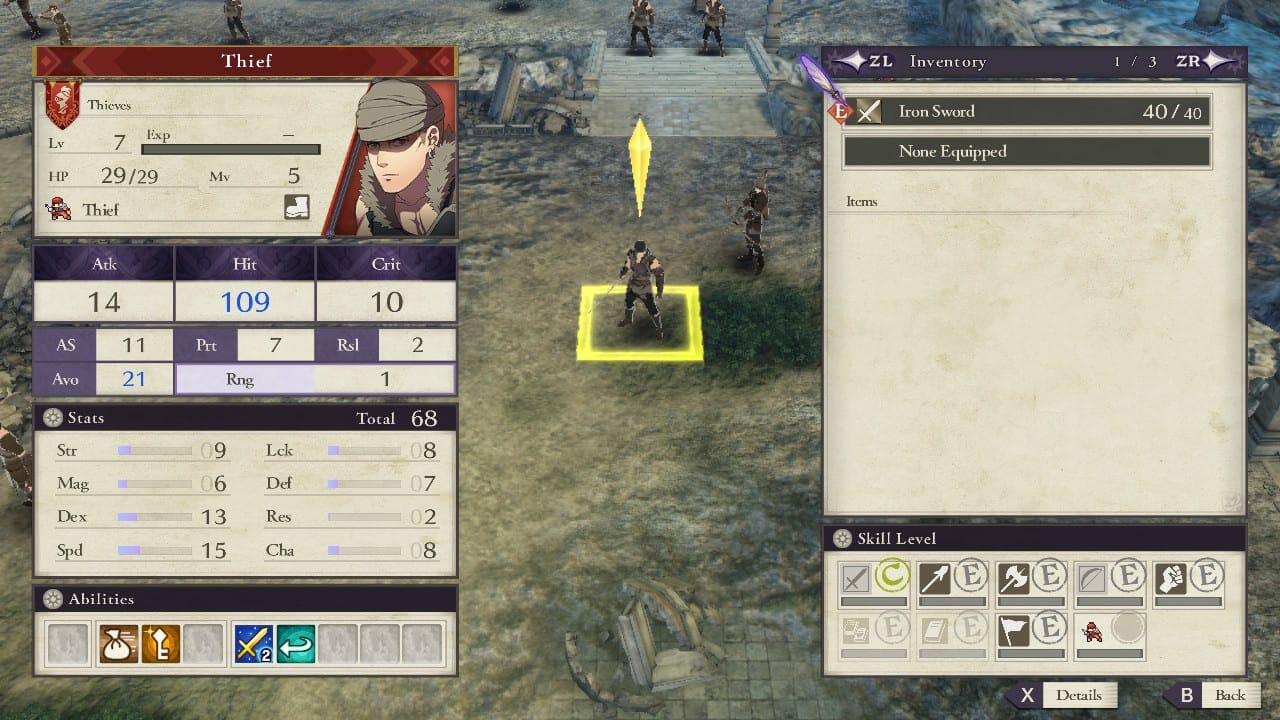This screenshot has width=1280, height=720.
Task: Select the bow skill level icon
Action: click(x=1092, y=579)
